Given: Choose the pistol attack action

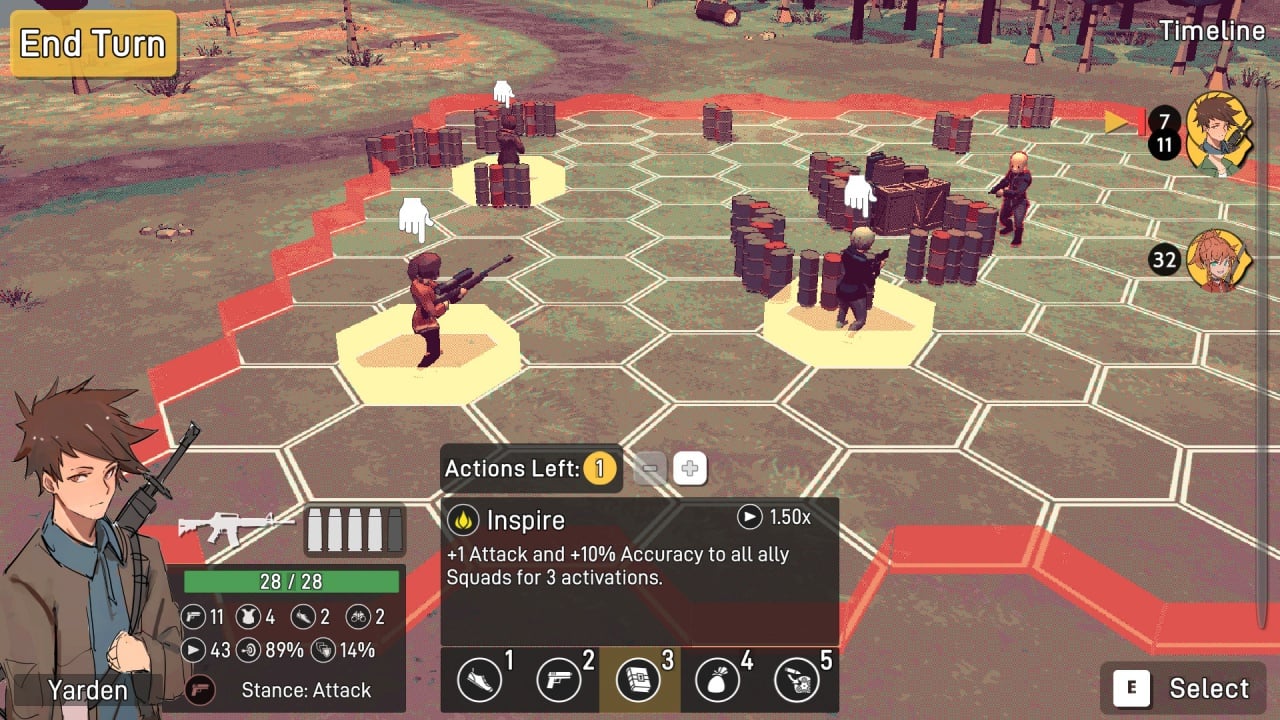Looking at the screenshot, I should point(559,681).
